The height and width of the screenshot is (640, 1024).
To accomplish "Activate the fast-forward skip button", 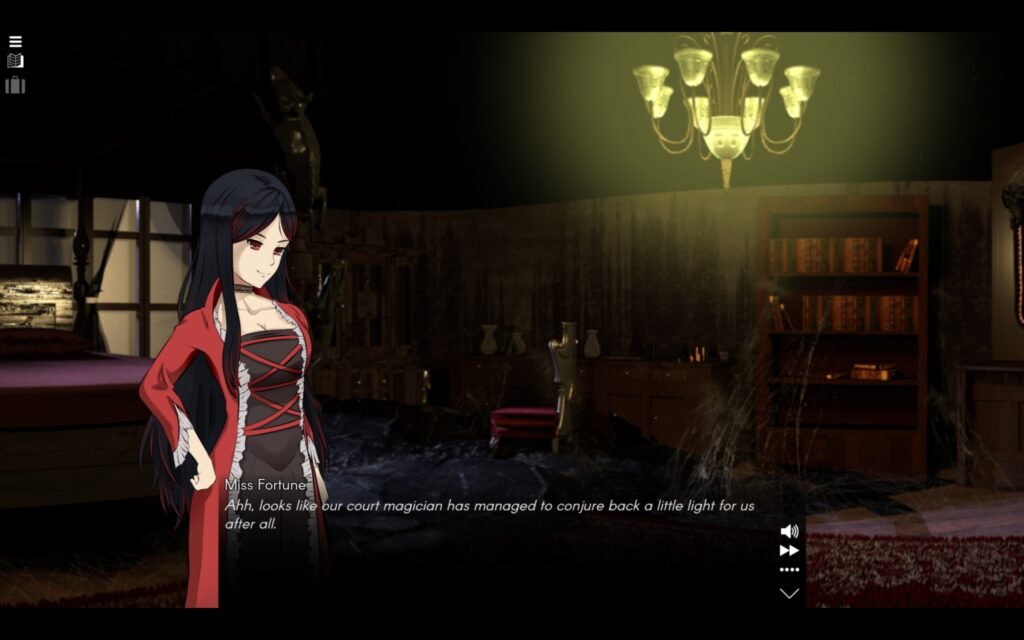I will pos(789,550).
